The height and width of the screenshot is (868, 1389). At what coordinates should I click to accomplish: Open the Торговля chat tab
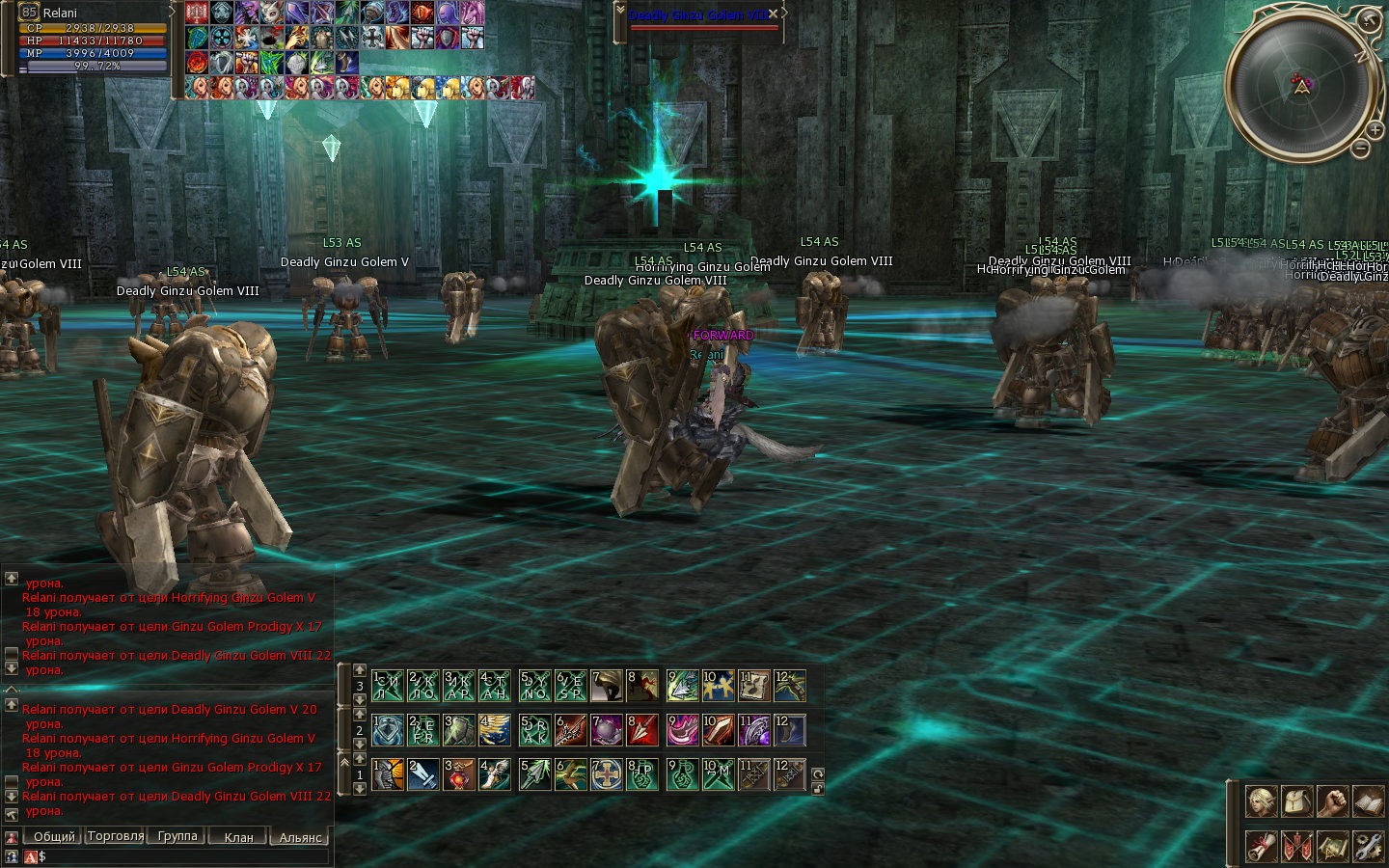click(x=116, y=837)
